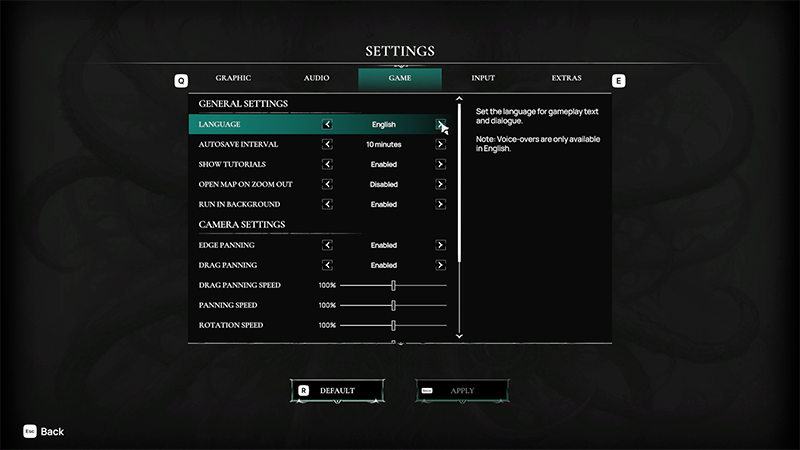Screen dimensions: 800x450
Task: Switch Edge Panning using the left arrow
Action: tap(327, 245)
